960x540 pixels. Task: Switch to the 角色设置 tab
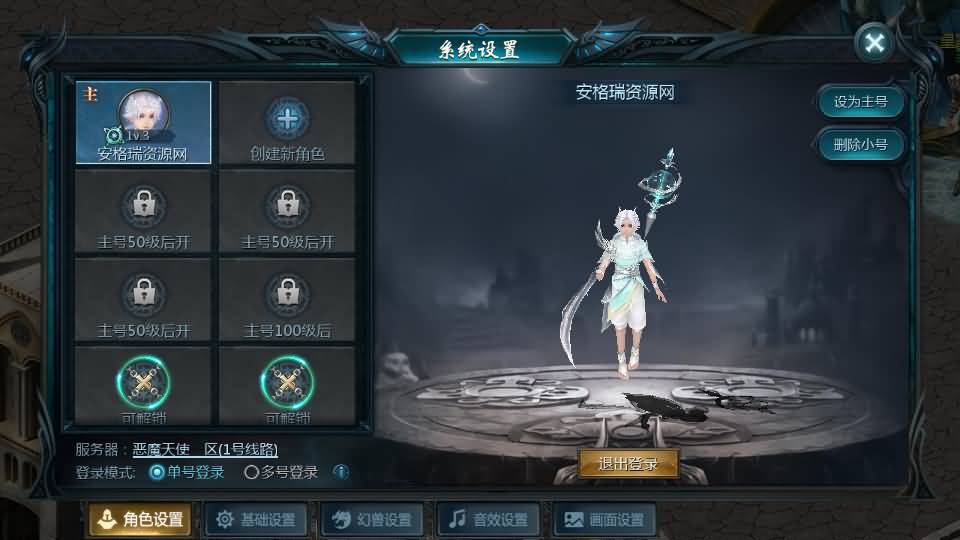tap(140, 519)
